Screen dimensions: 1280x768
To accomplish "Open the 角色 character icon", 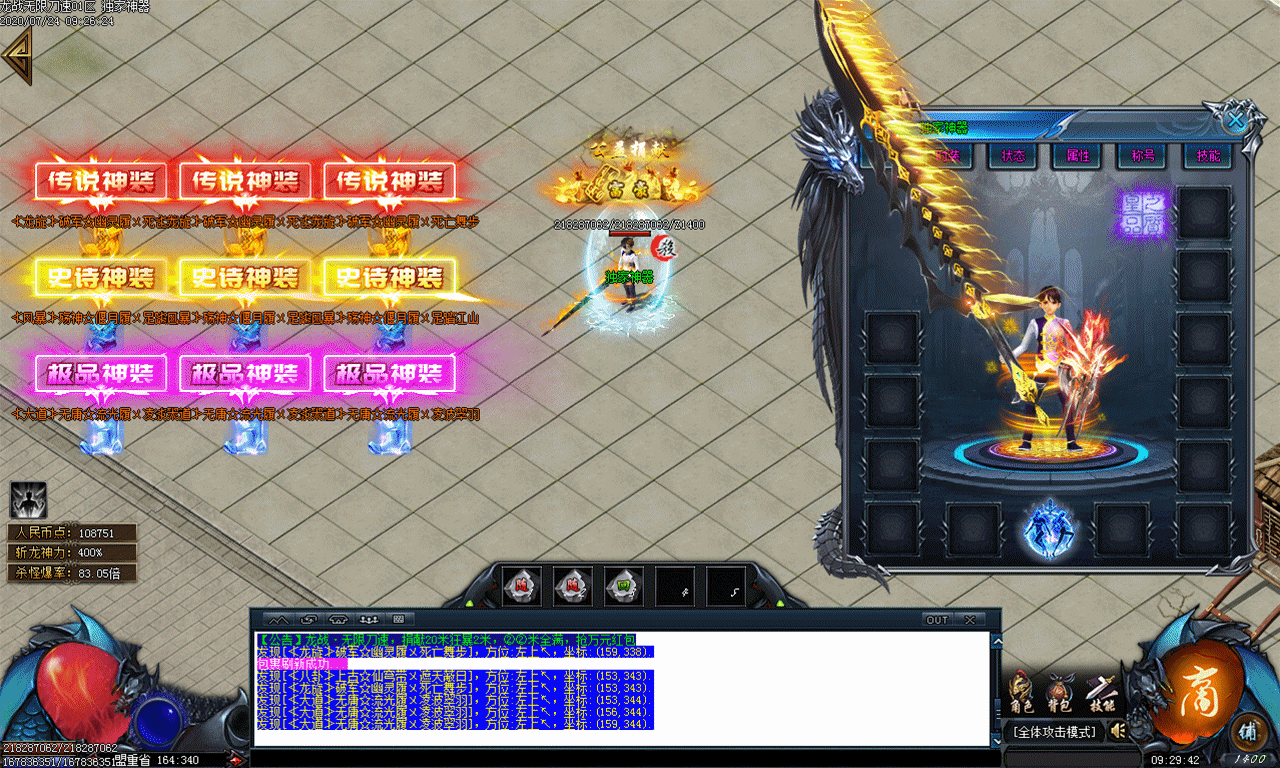I will tap(1021, 691).
